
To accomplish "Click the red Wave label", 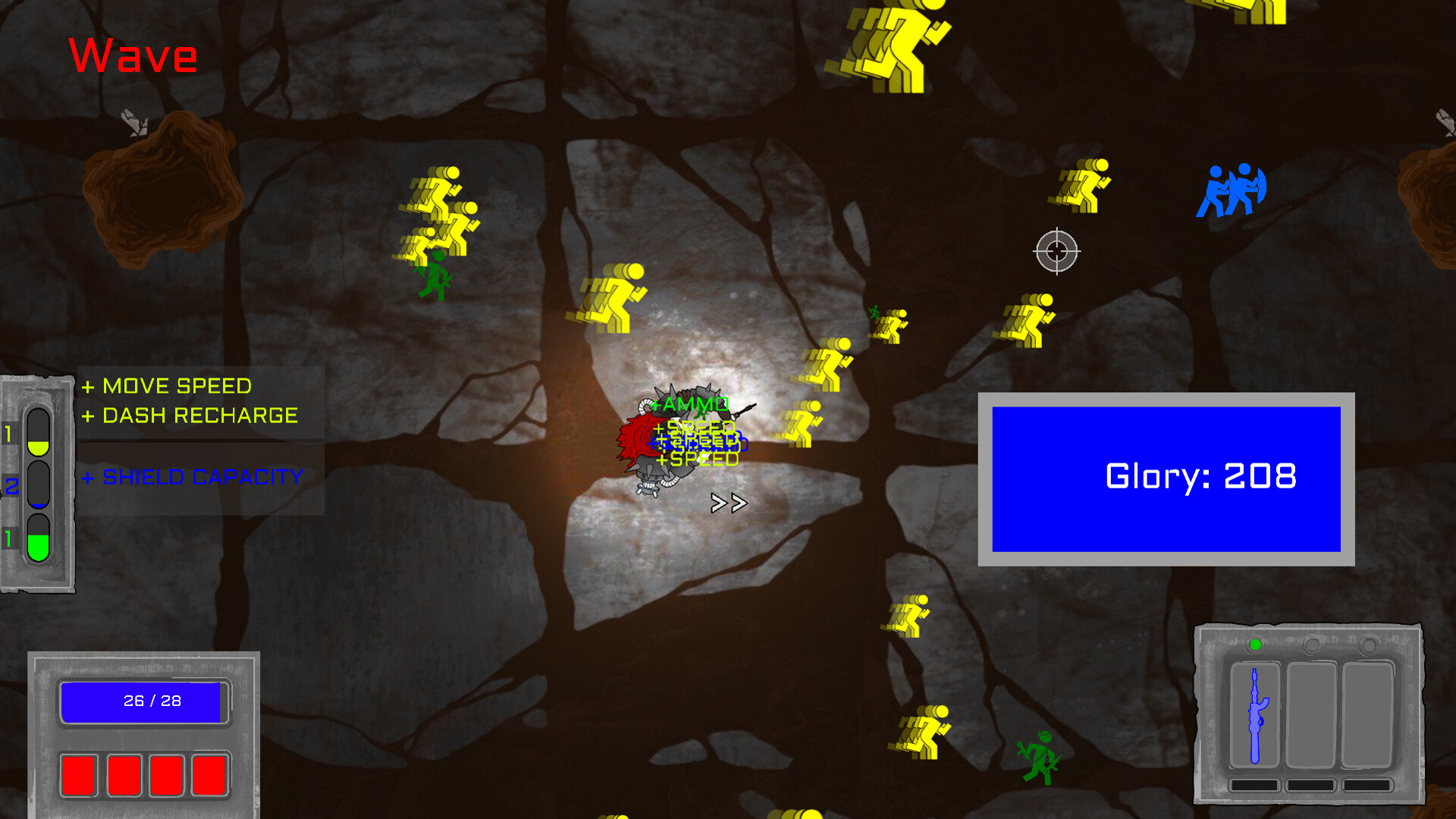I will pos(133,55).
